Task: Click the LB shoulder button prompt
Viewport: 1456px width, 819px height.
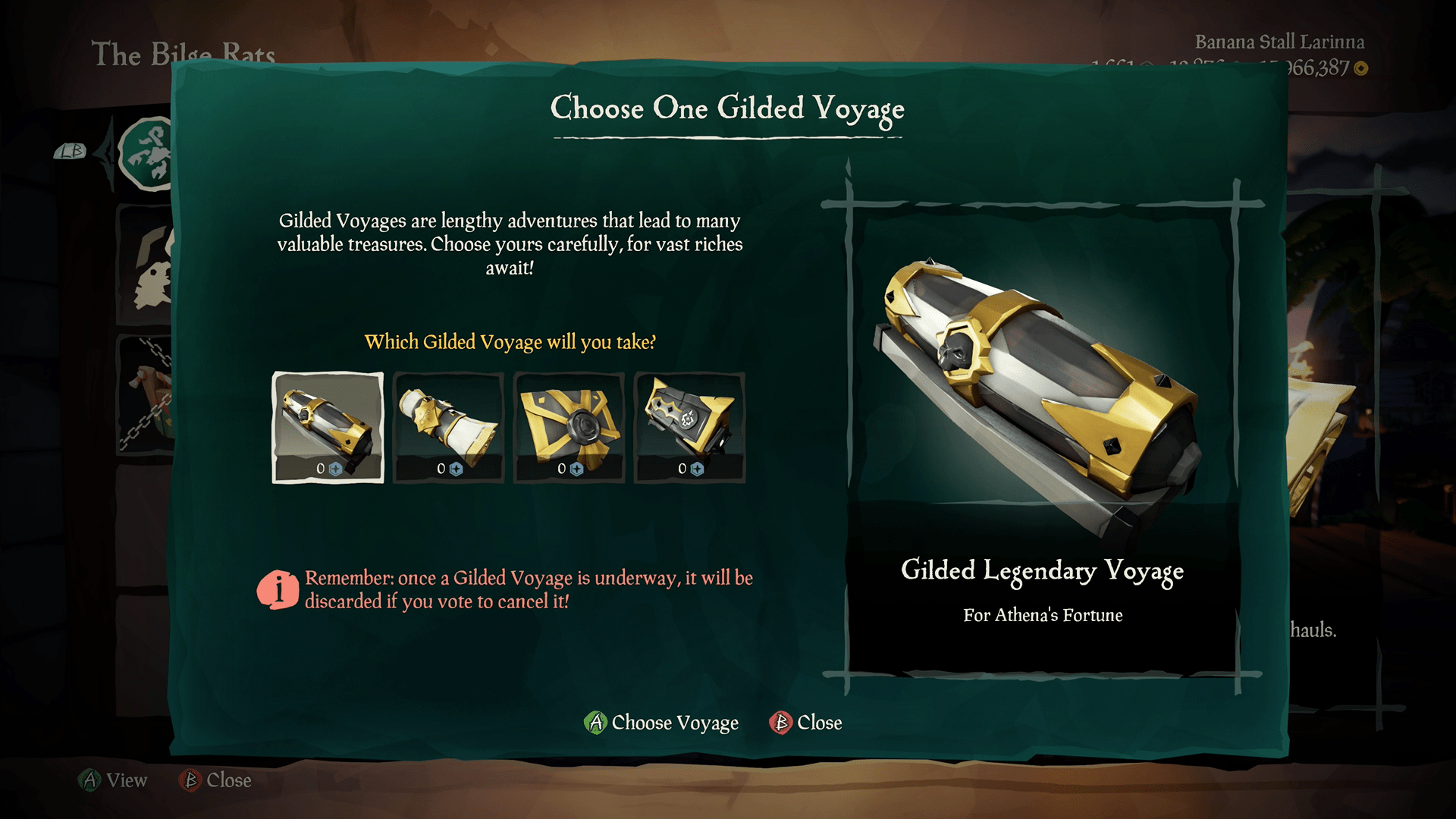Action: [x=68, y=152]
